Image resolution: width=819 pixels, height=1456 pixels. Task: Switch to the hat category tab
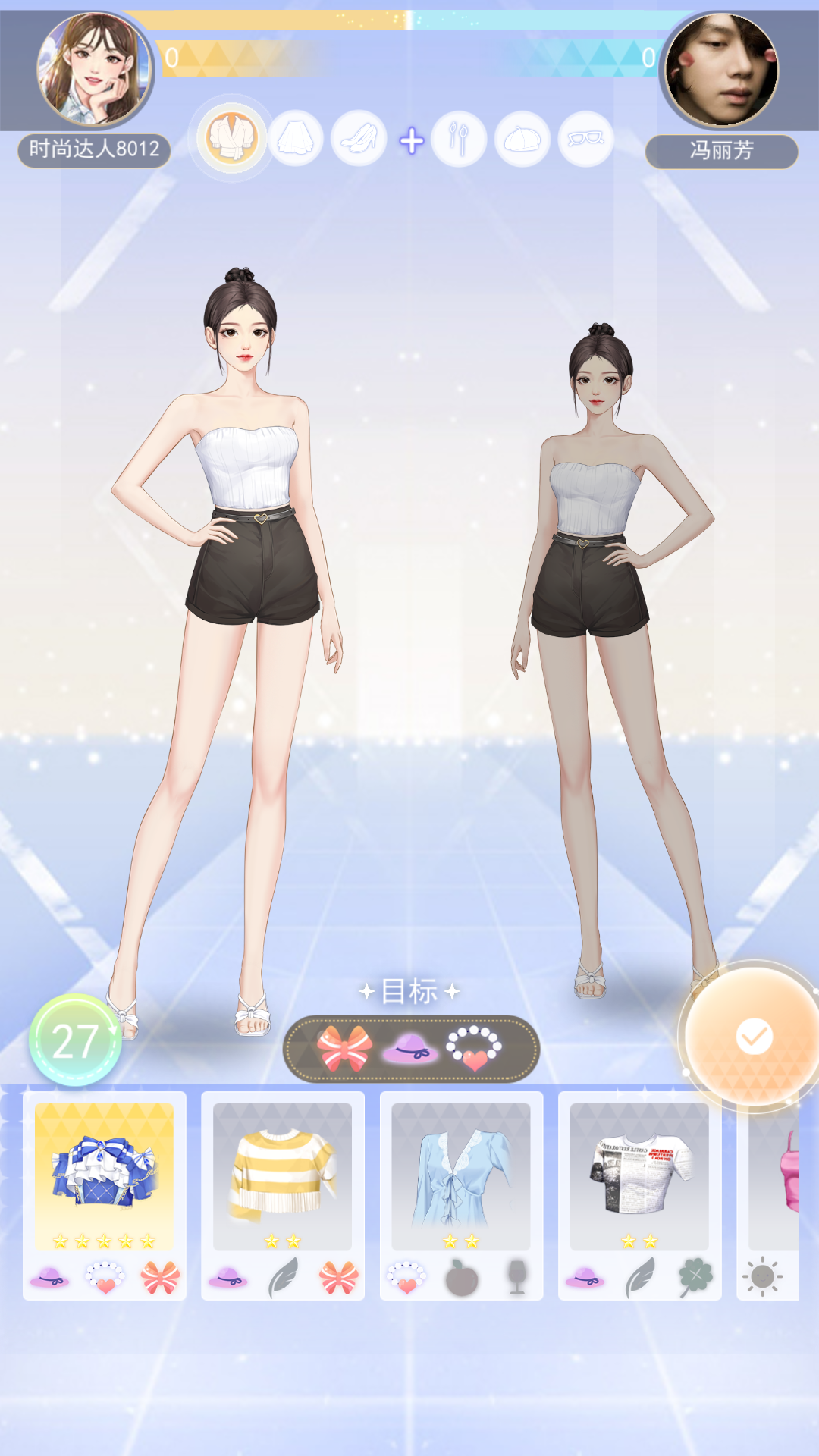[522, 140]
